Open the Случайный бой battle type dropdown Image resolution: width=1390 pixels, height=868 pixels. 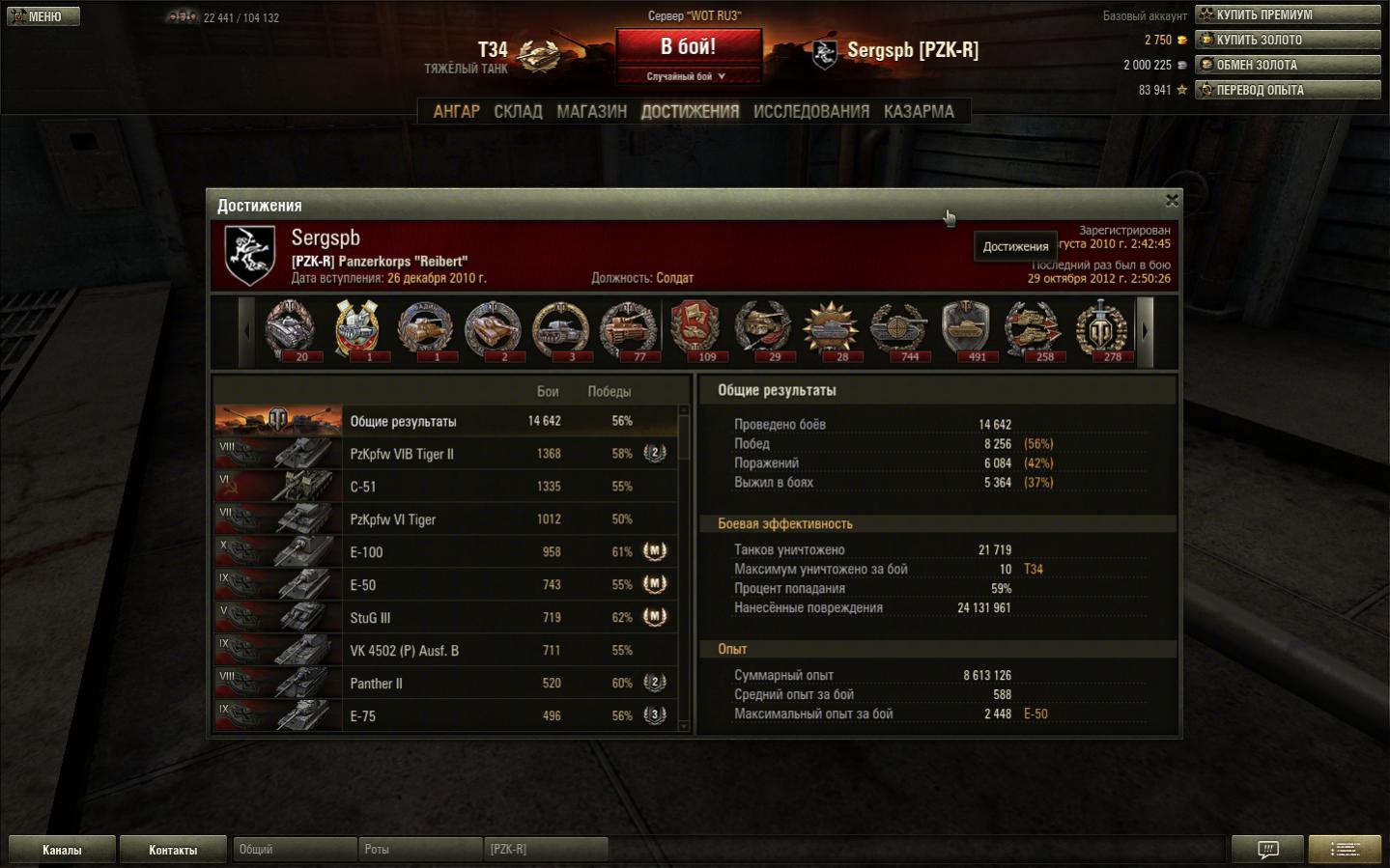(687, 76)
